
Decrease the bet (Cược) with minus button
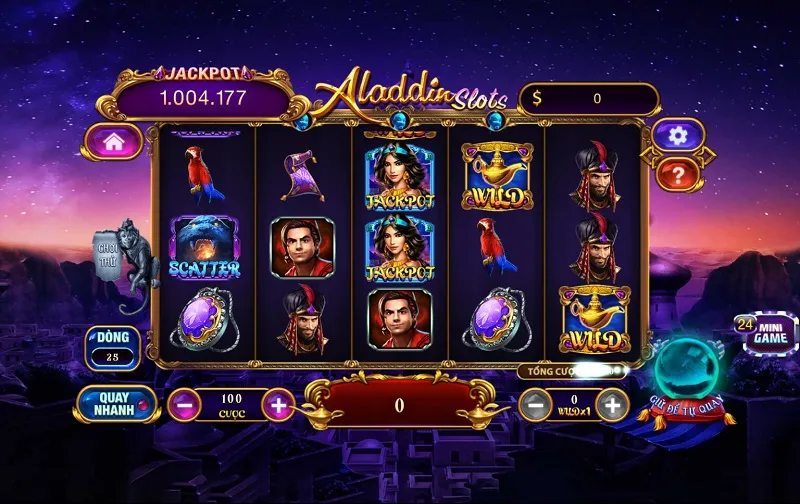183,405
